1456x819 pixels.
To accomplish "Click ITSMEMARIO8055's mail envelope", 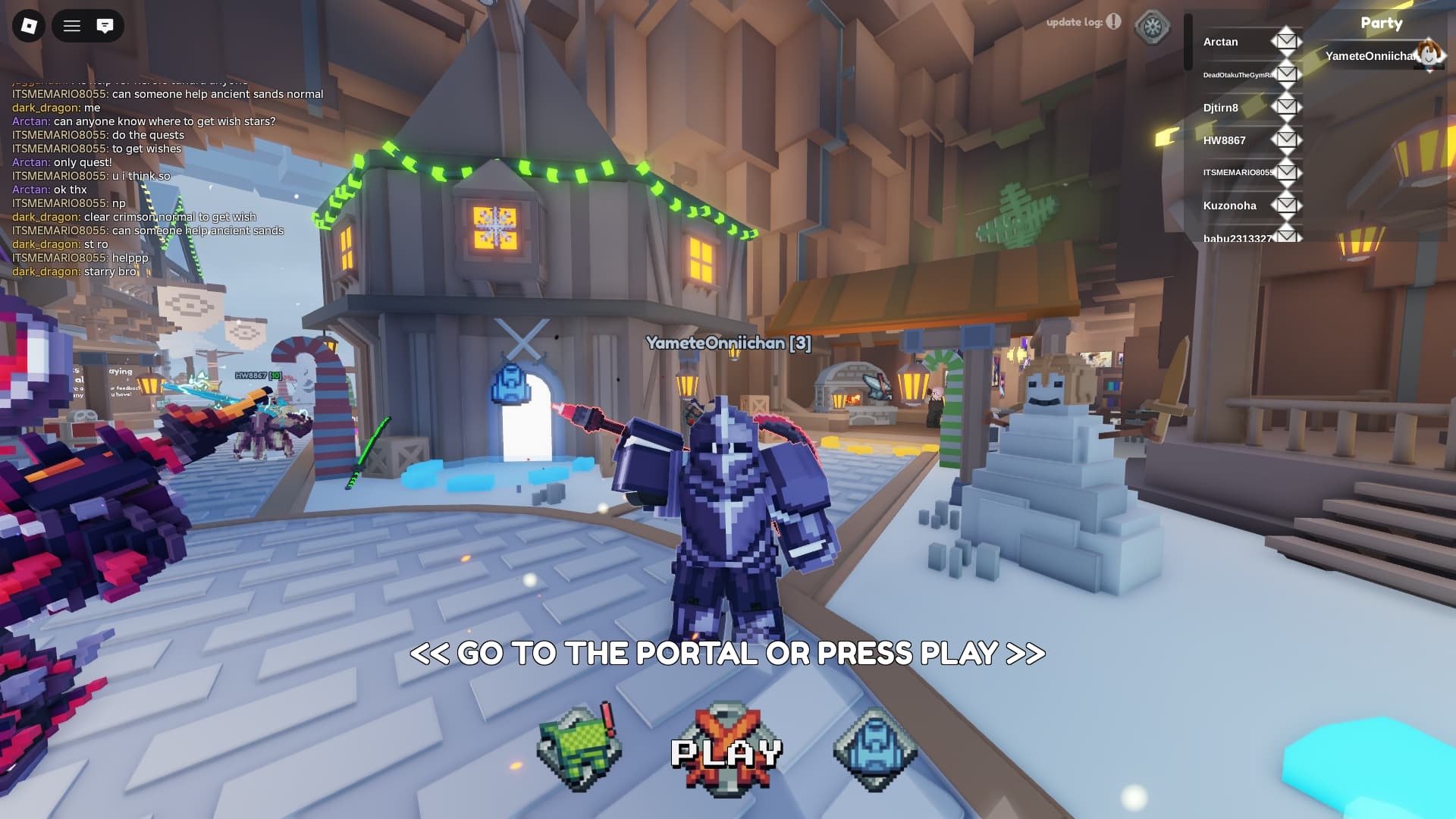I will coord(1287,172).
